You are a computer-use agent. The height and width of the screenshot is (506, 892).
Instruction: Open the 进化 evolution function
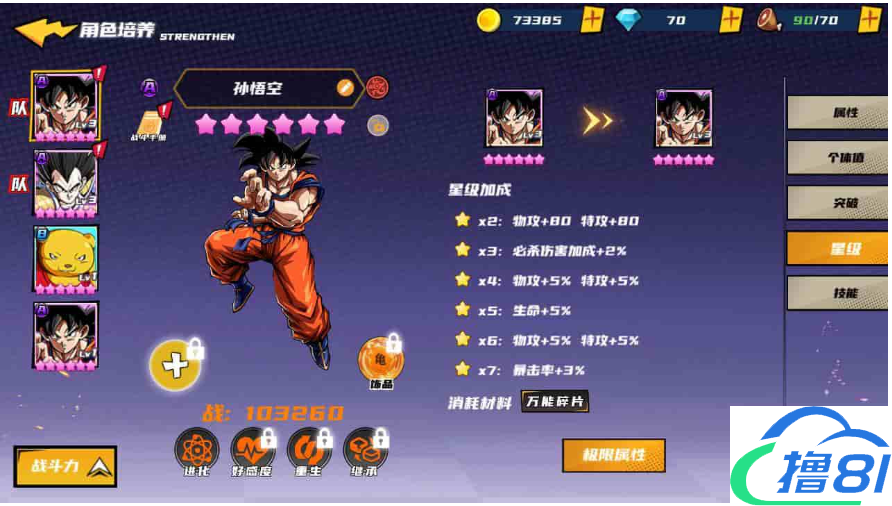coord(196,451)
